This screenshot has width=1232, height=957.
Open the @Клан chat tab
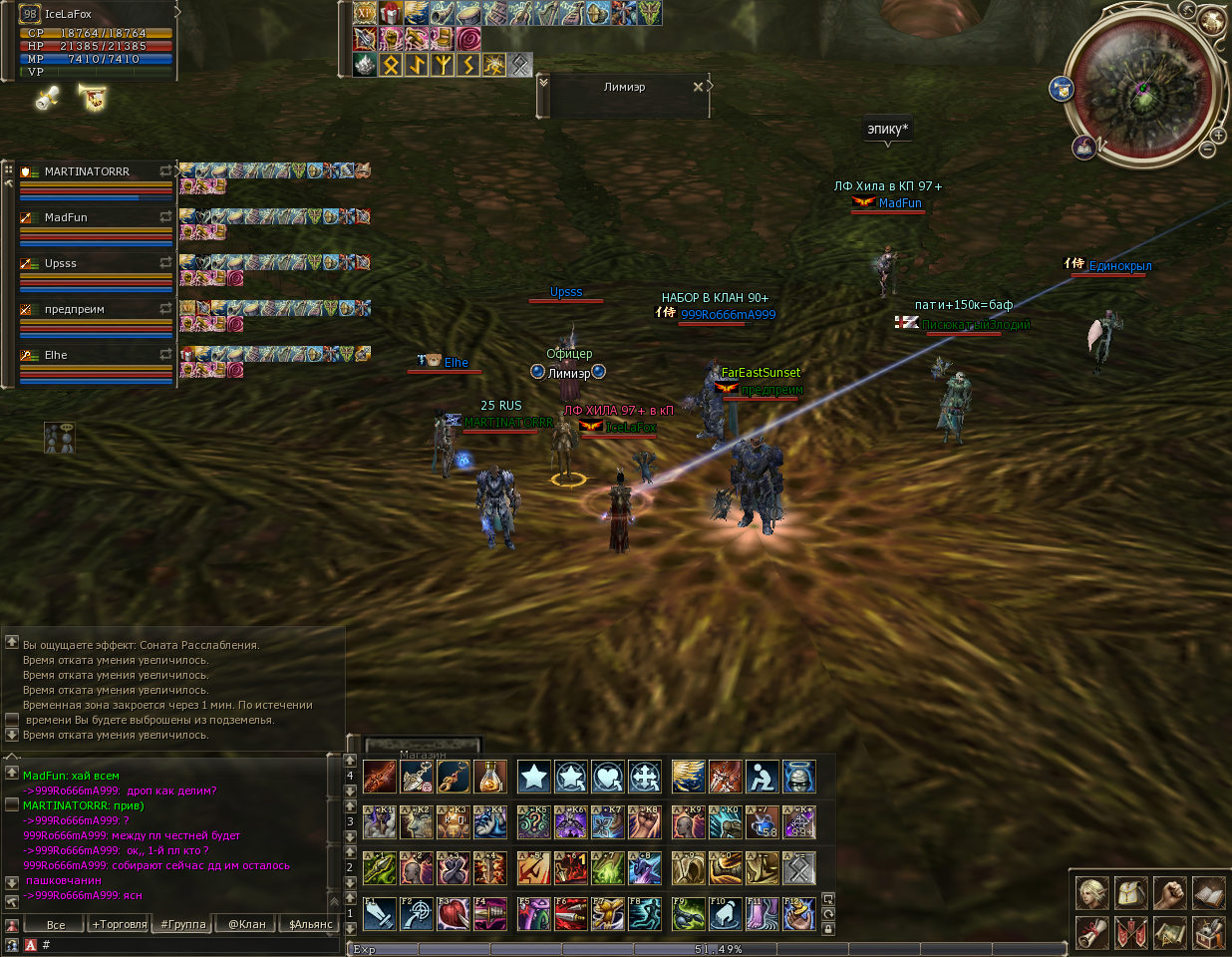tap(246, 924)
